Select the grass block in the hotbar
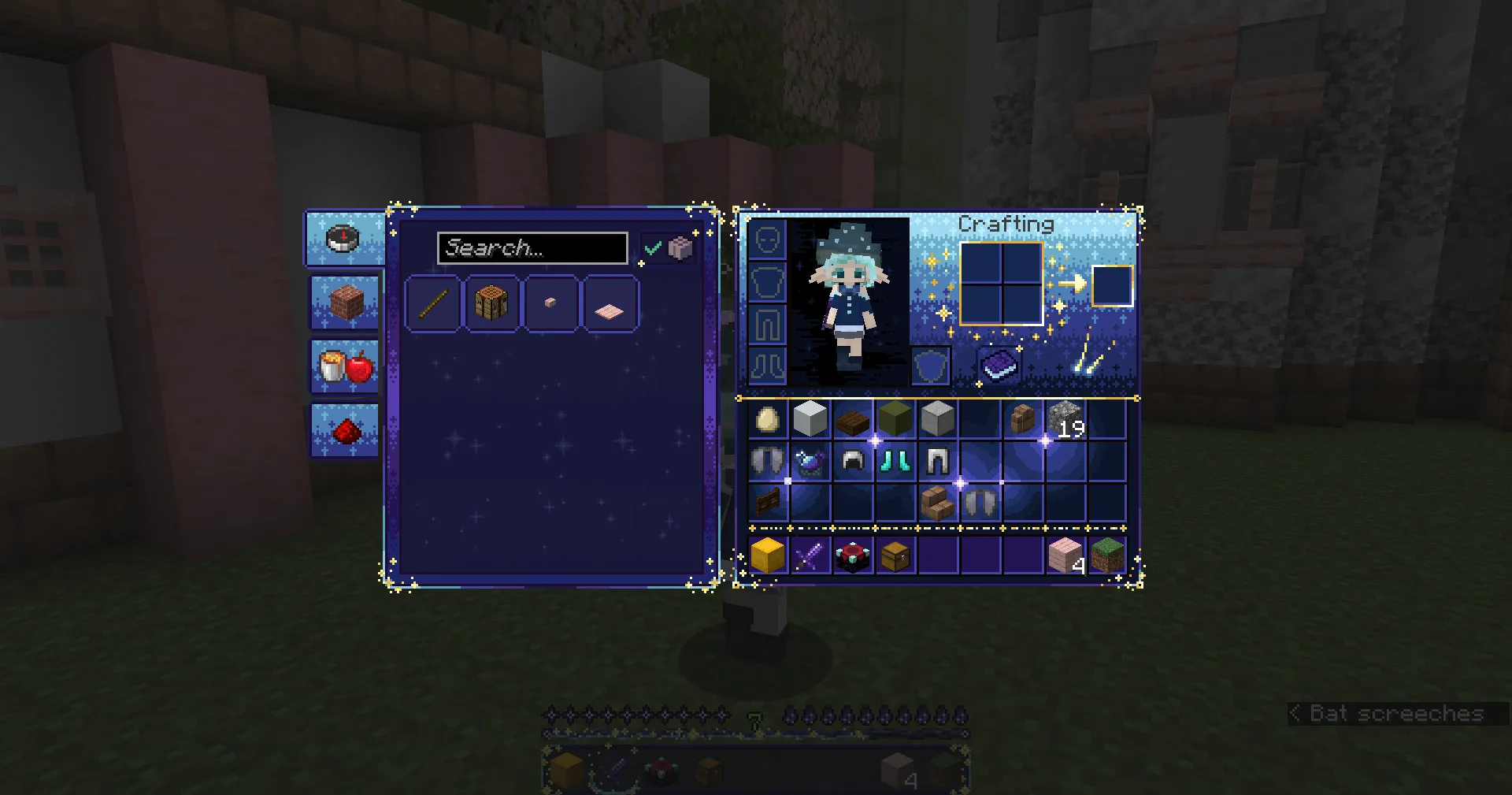The height and width of the screenshot is (795, 1512). tap(1107, 555)
